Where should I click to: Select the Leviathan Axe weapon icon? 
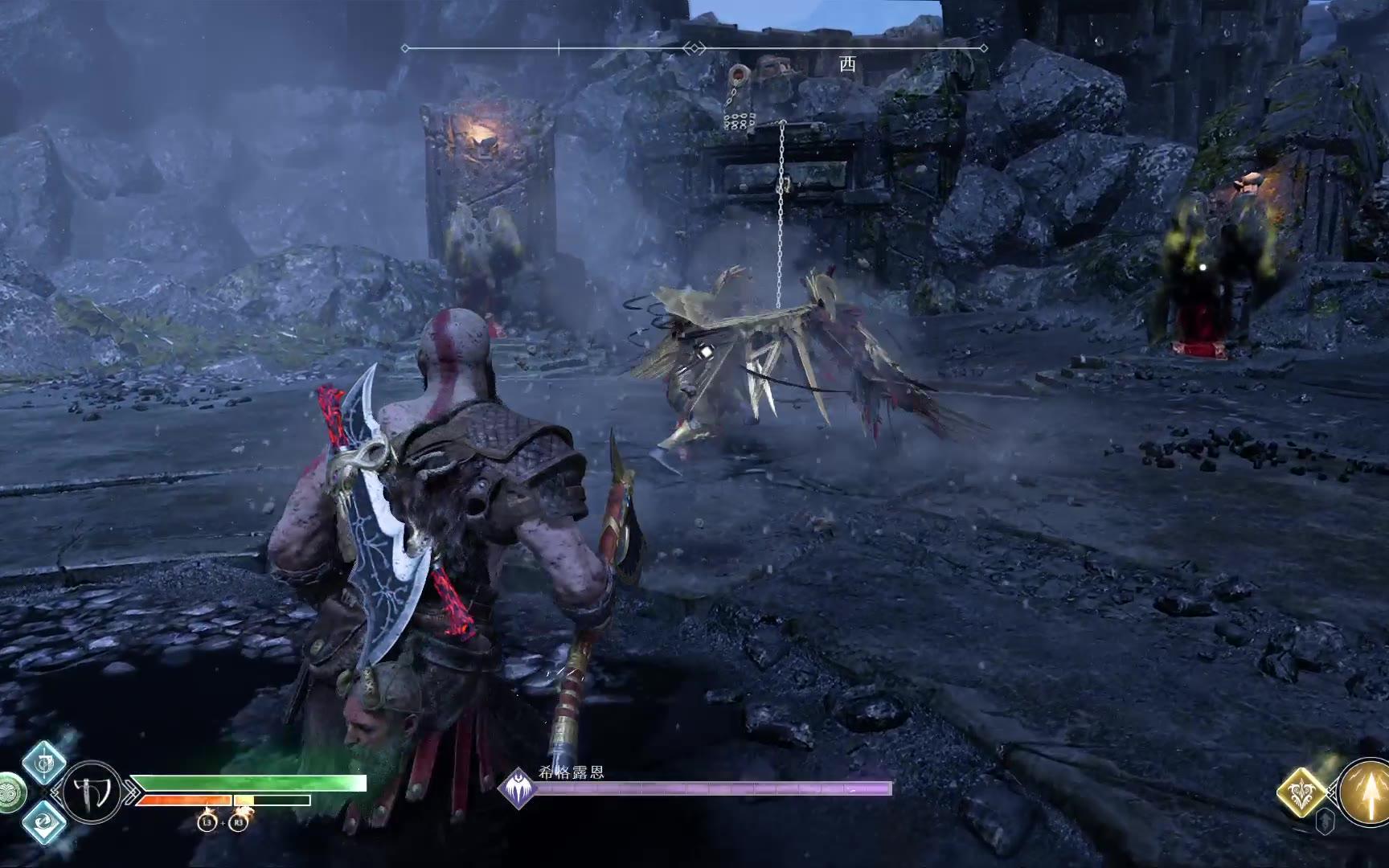coord(92,792)
